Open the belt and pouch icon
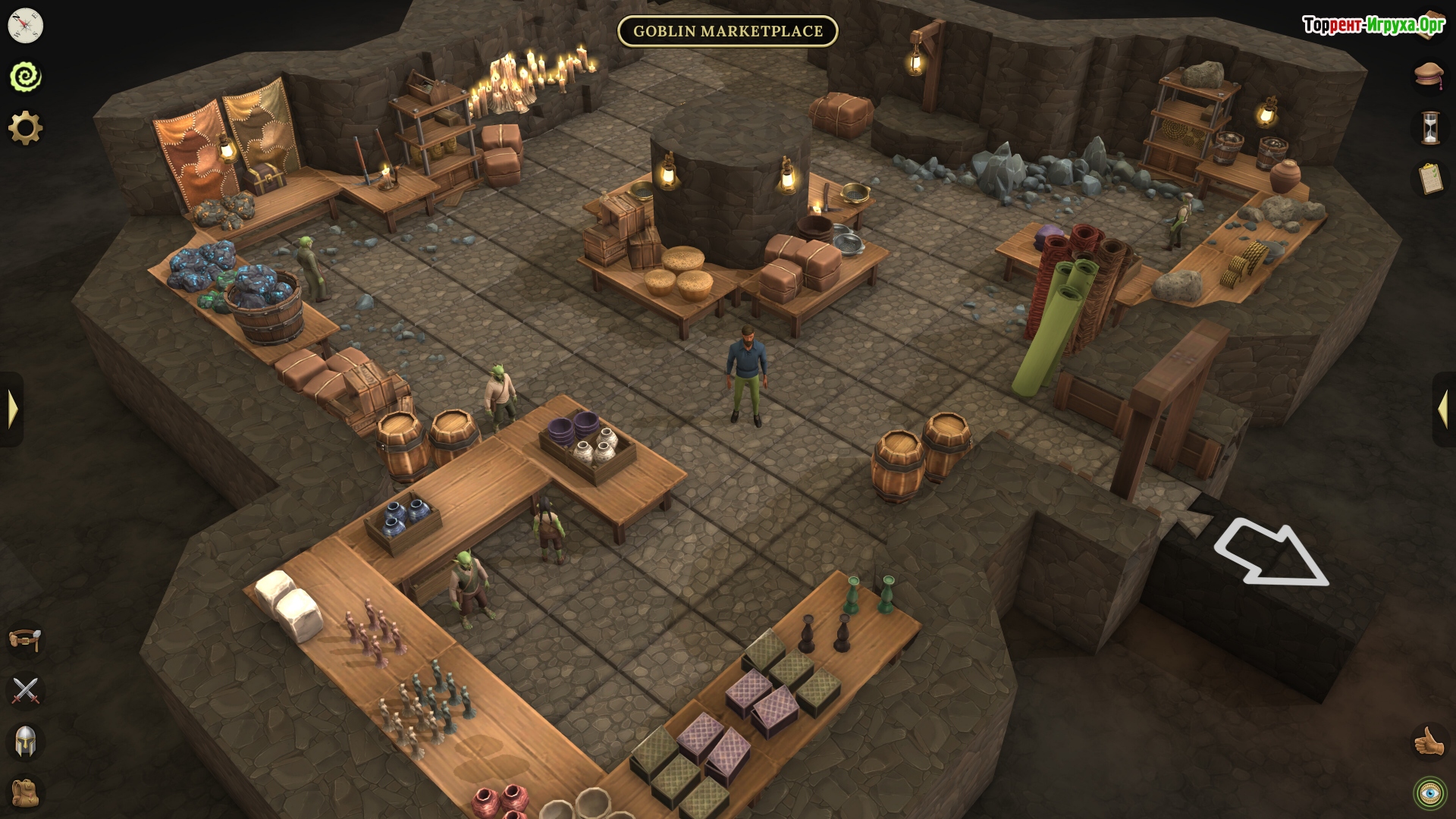 [26, 639]
